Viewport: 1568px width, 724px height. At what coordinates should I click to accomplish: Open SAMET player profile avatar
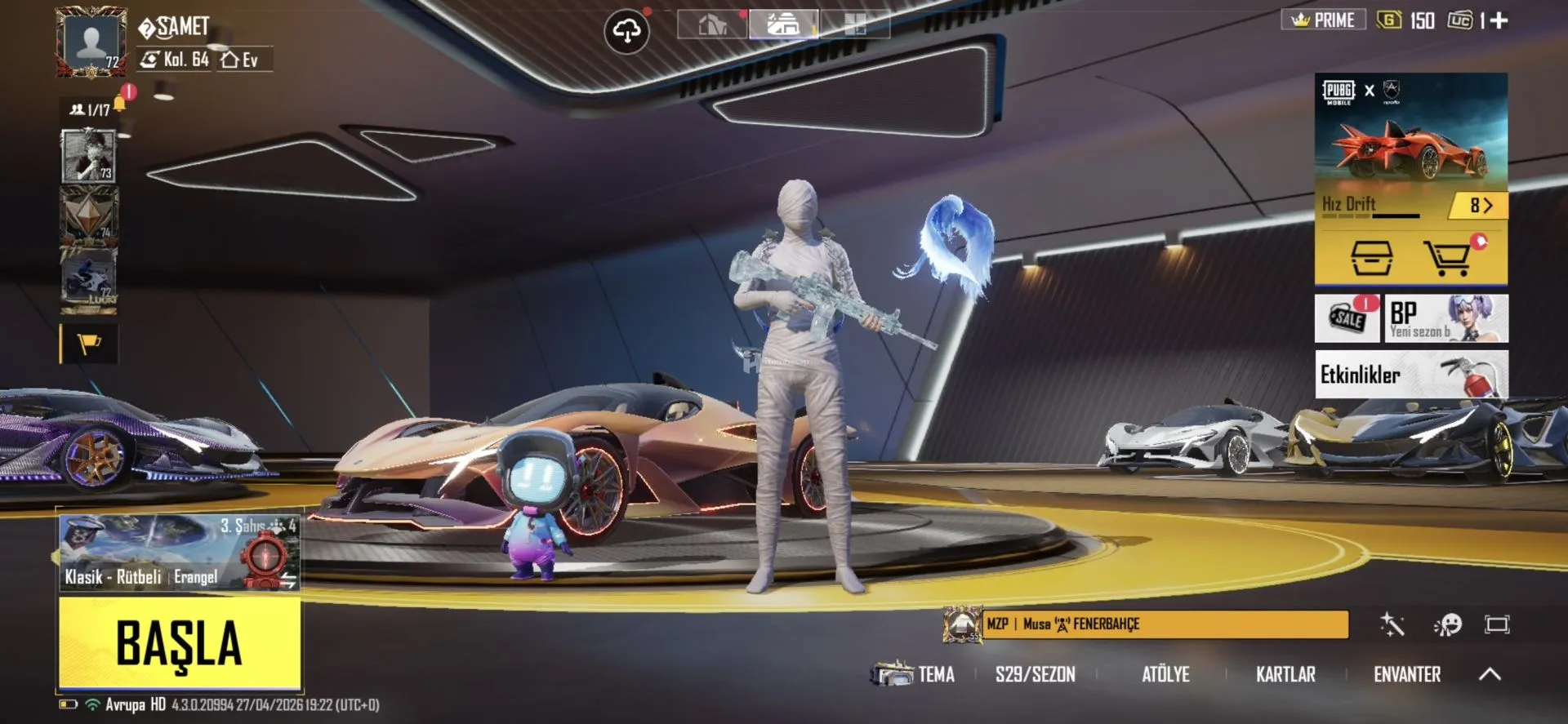(91, 42)
